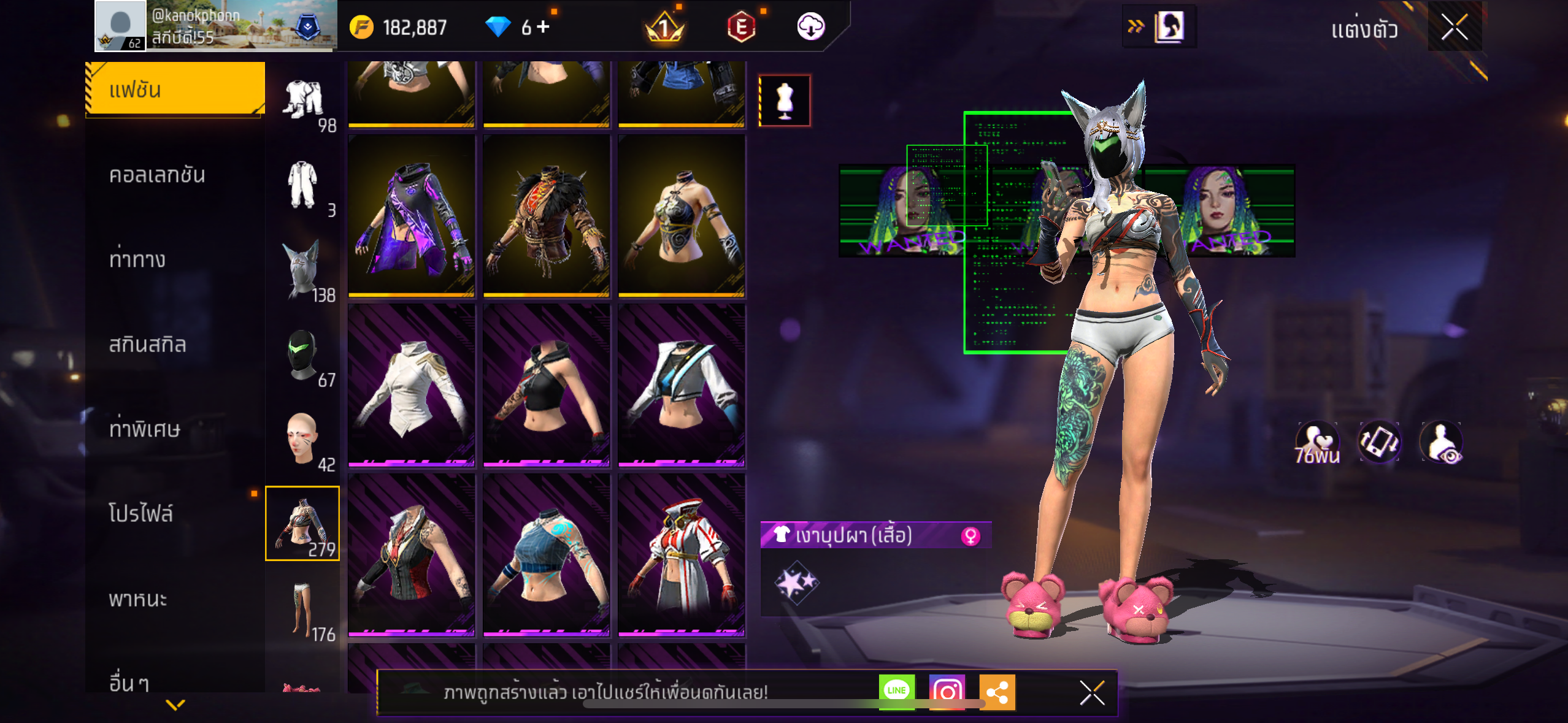This screenshot has height=723, width=1568.
Task: Add diamonds with the plus button
Action: pos(544,27)
